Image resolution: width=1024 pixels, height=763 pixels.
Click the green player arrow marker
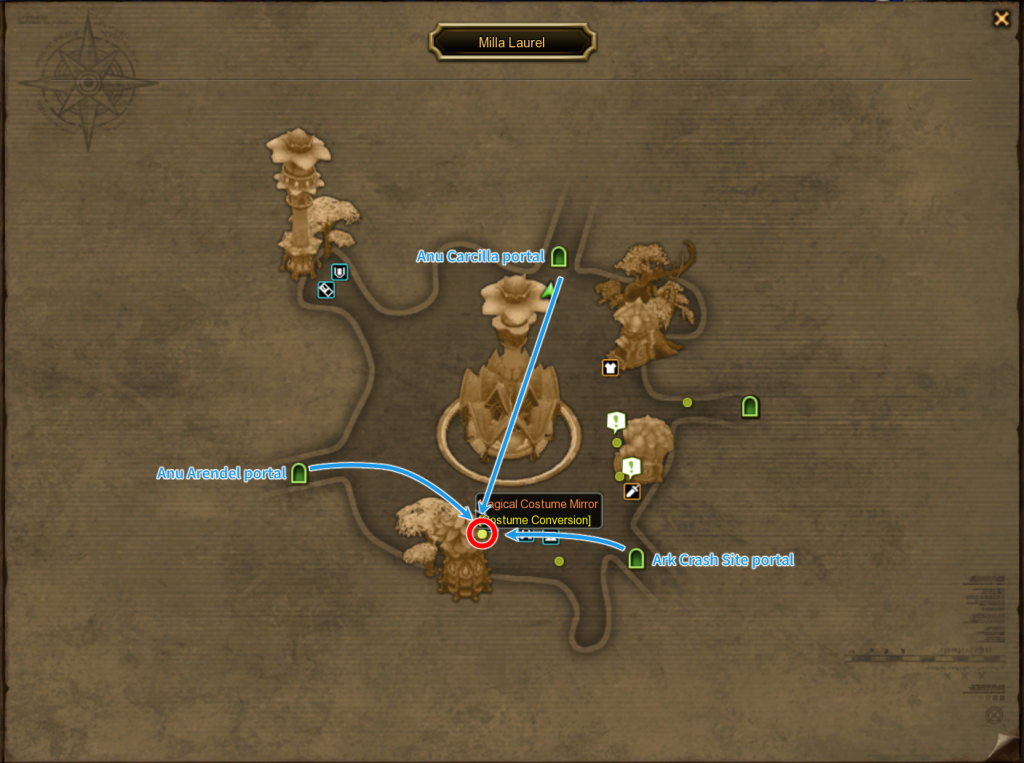(547, 291)
